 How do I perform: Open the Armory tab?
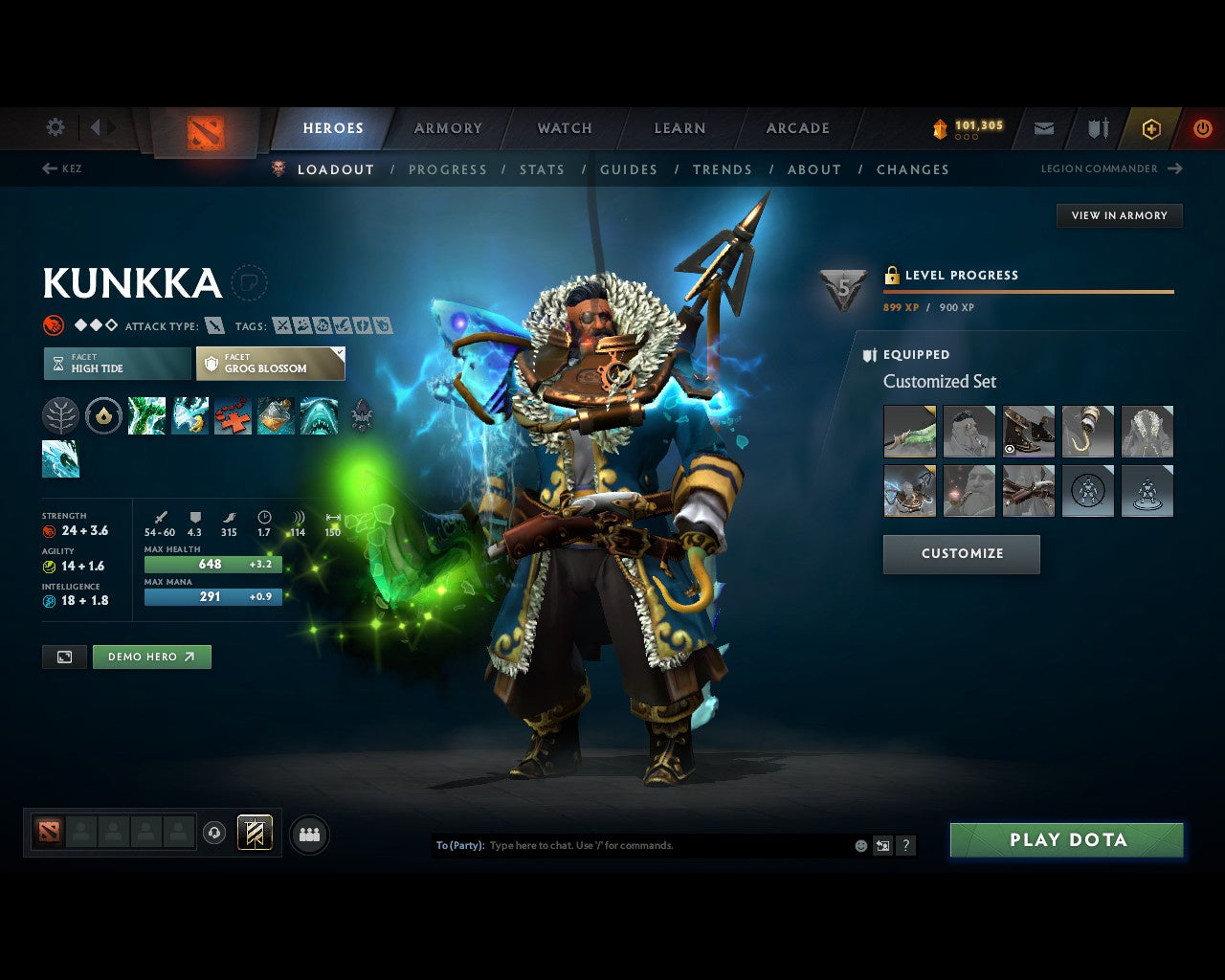tap(448, 128)
